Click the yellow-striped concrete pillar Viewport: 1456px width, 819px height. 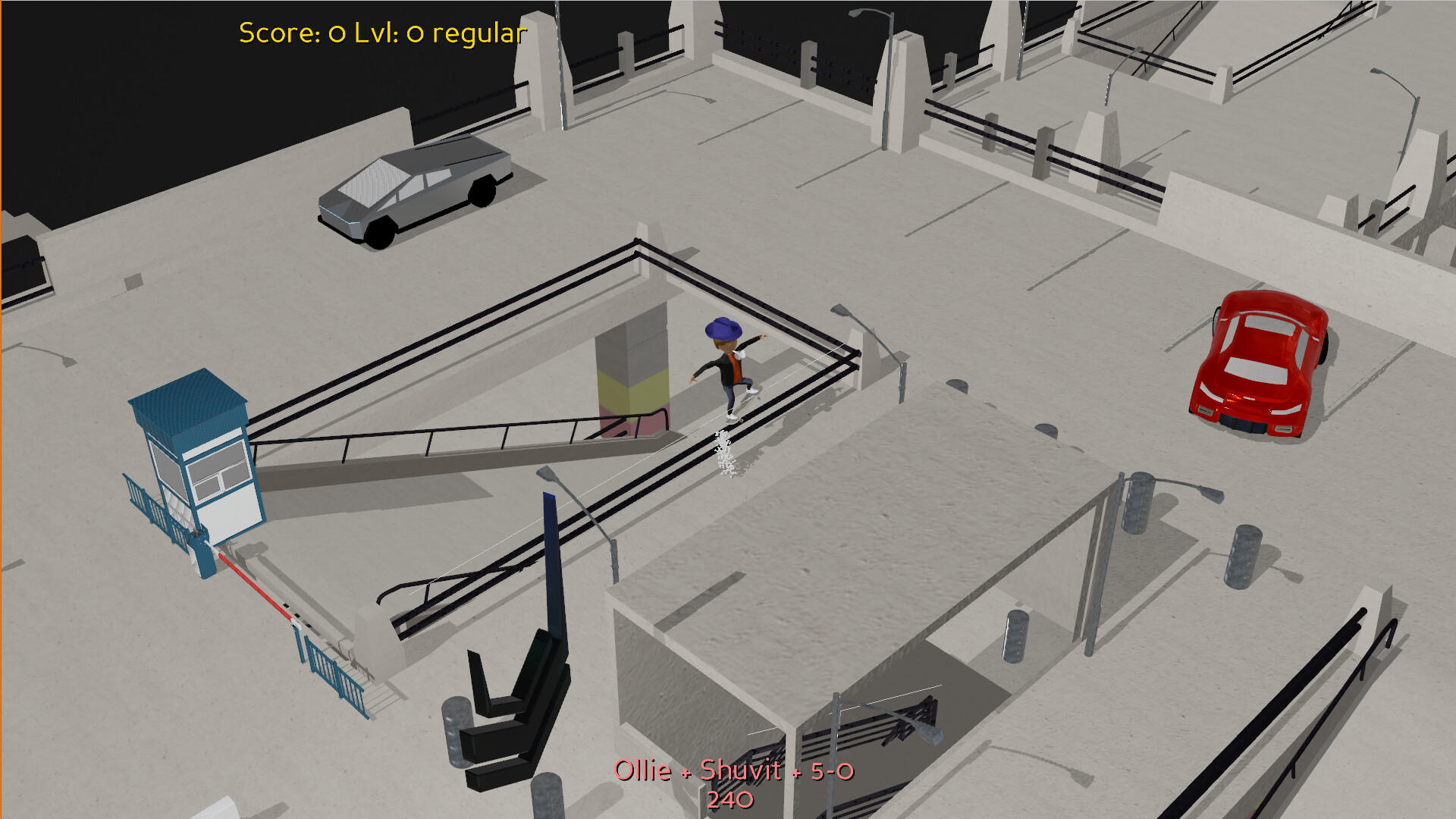pyautogui.click(x=633, y=379)
